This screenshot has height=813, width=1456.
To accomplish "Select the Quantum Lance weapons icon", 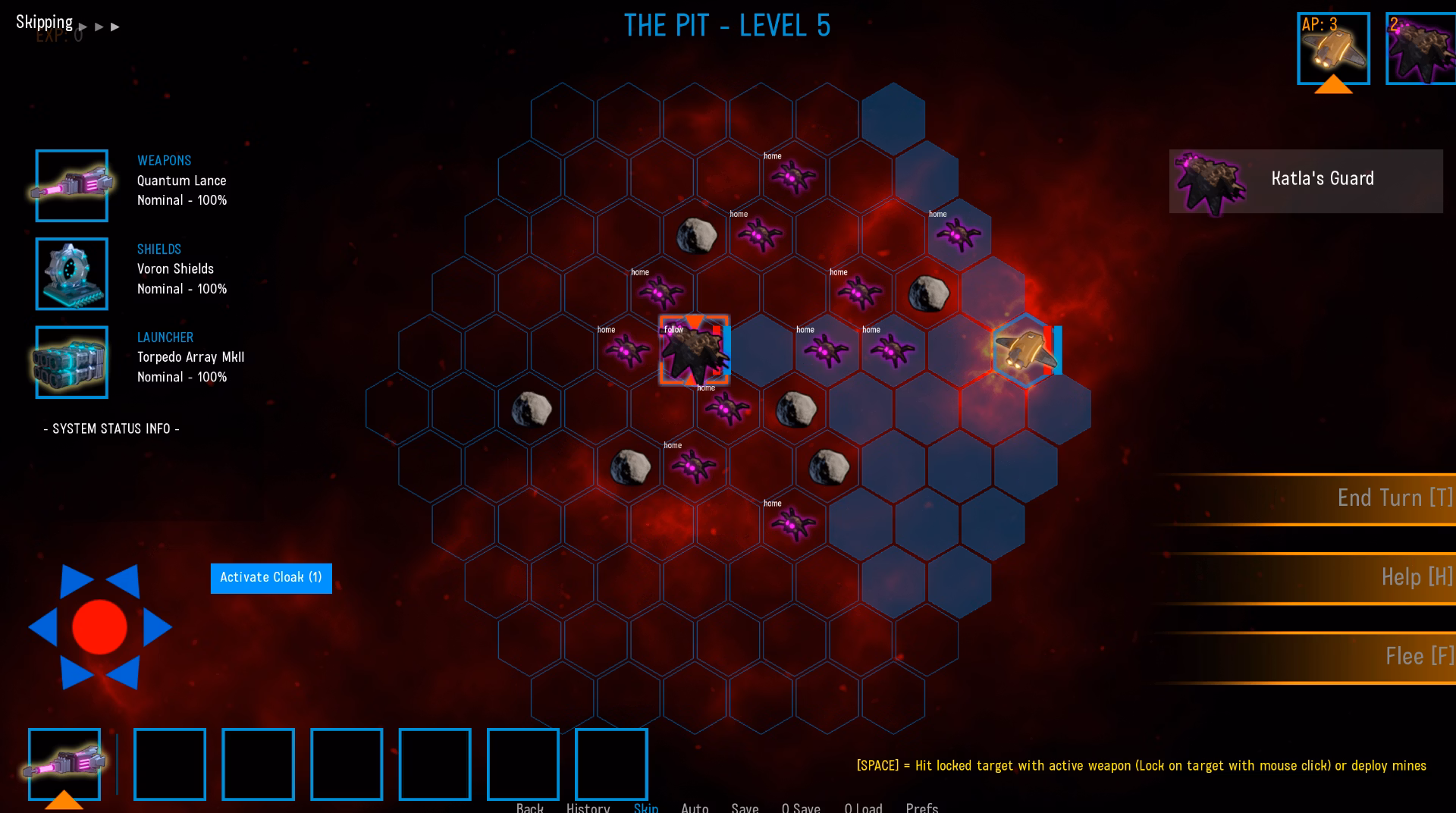I will tap(72, 186).
